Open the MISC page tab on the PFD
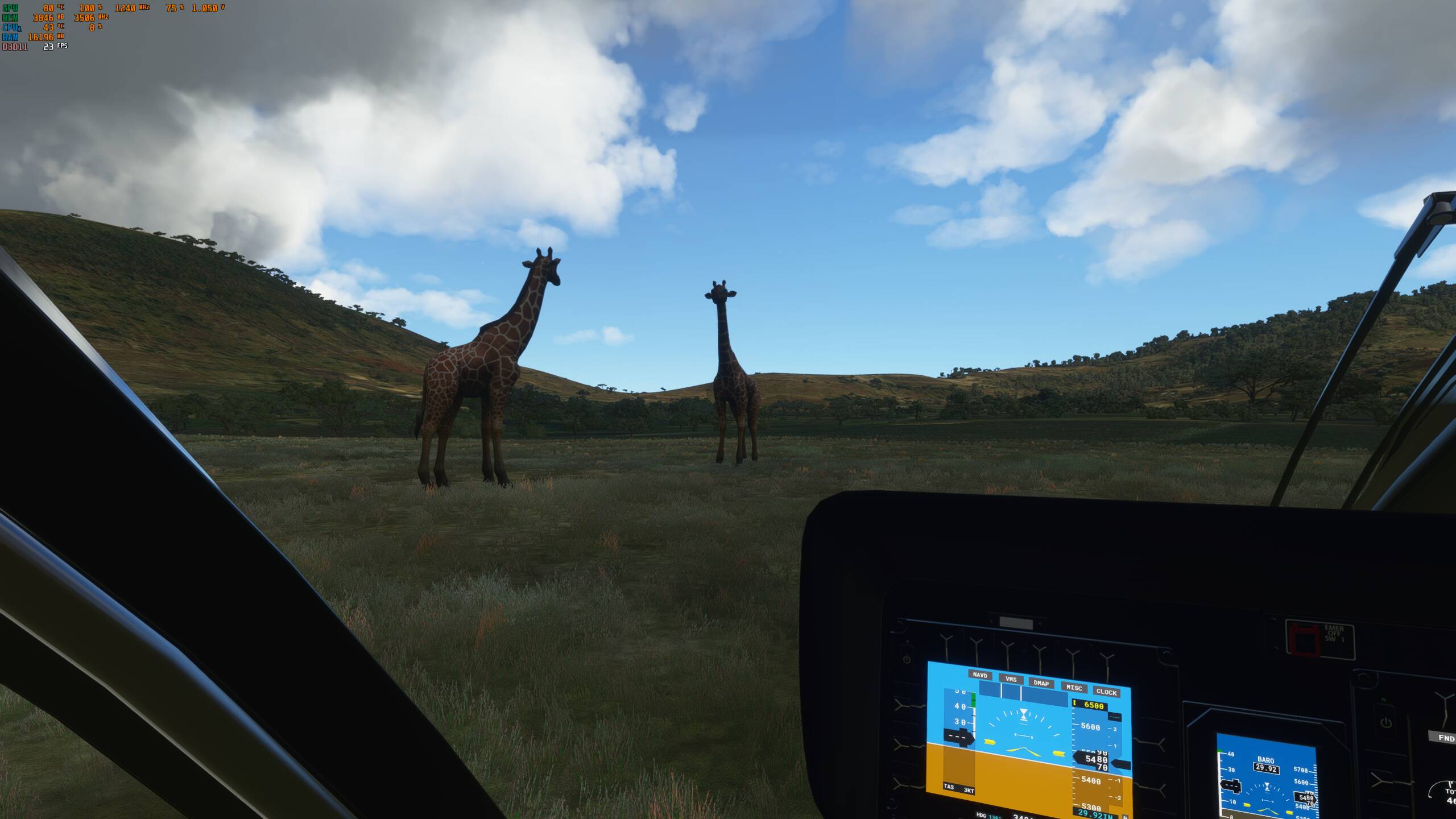The width and height of the screenshot is (1456, 819). click(1074, 688)
